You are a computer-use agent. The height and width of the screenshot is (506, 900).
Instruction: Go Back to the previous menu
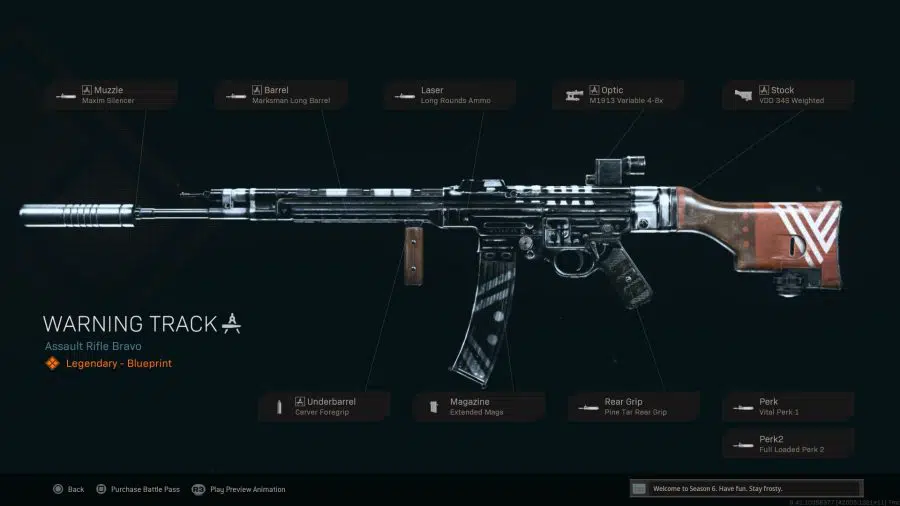tap(69, 489)
